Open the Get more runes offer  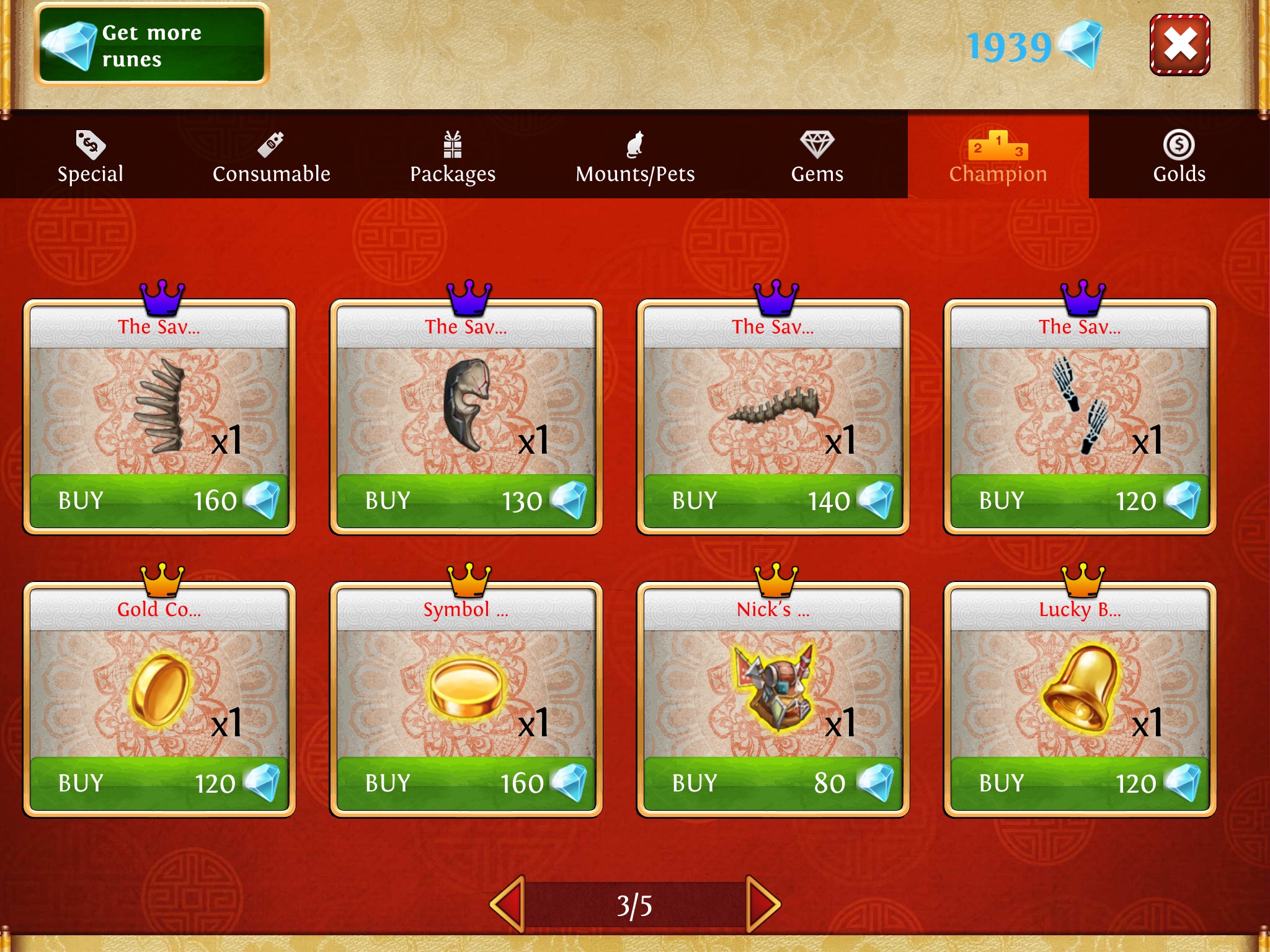(x=152, y=45)
